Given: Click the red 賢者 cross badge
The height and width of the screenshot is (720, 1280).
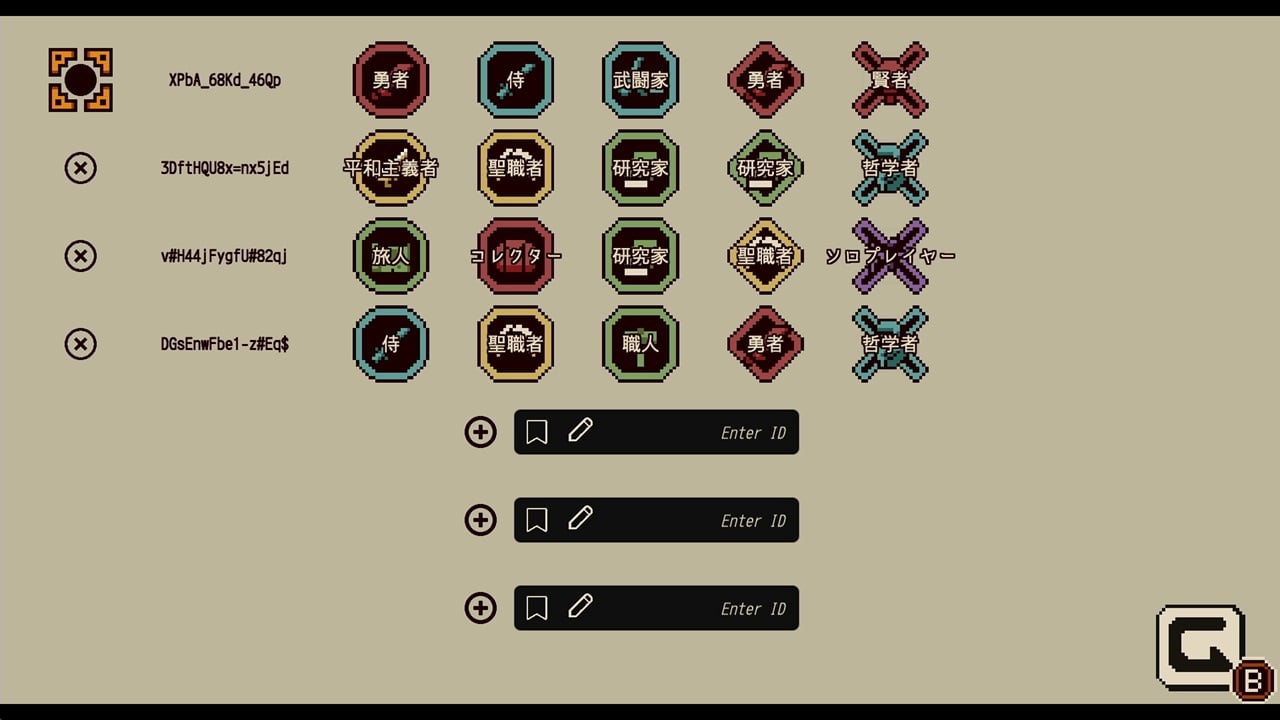Looking at the screenshot, I should tap(890, 80).
